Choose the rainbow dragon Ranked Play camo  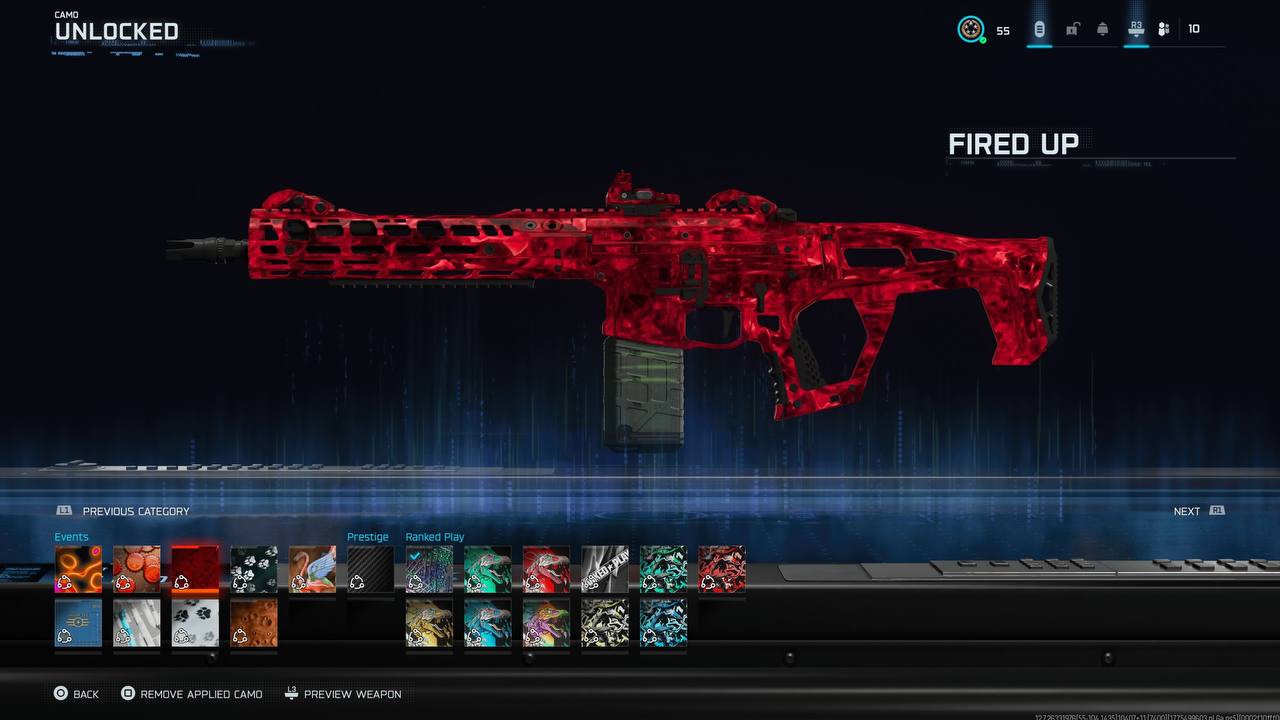pyautogui.click(x=546, y=623)
